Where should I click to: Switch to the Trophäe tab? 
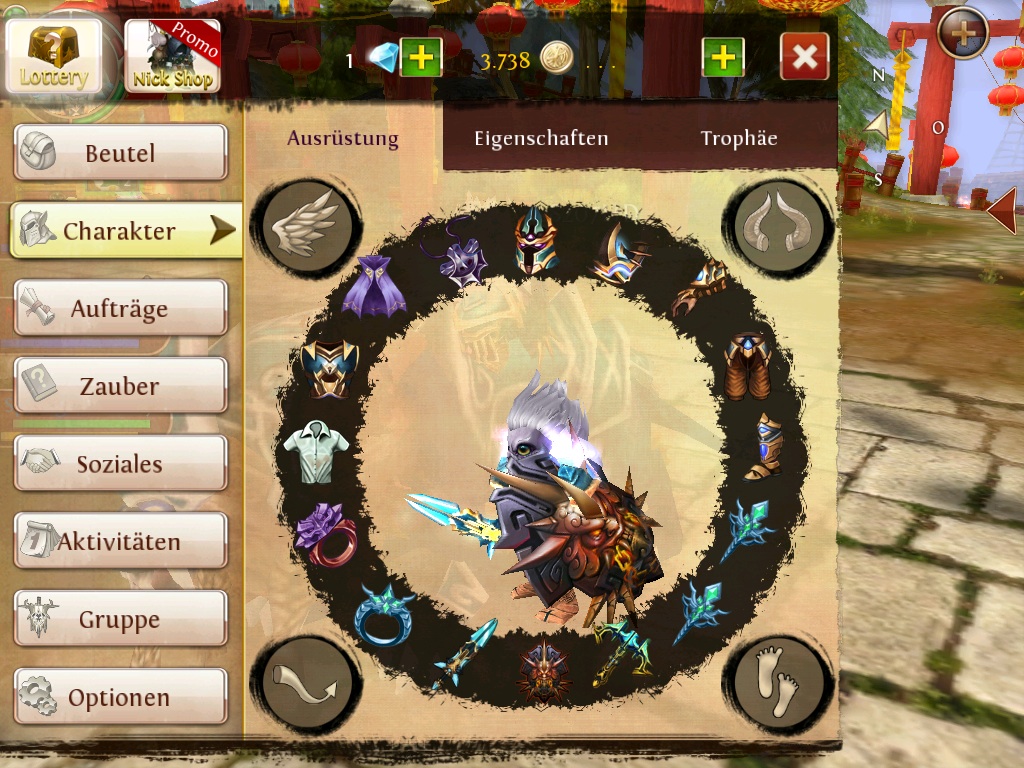[x=739, y=139]
